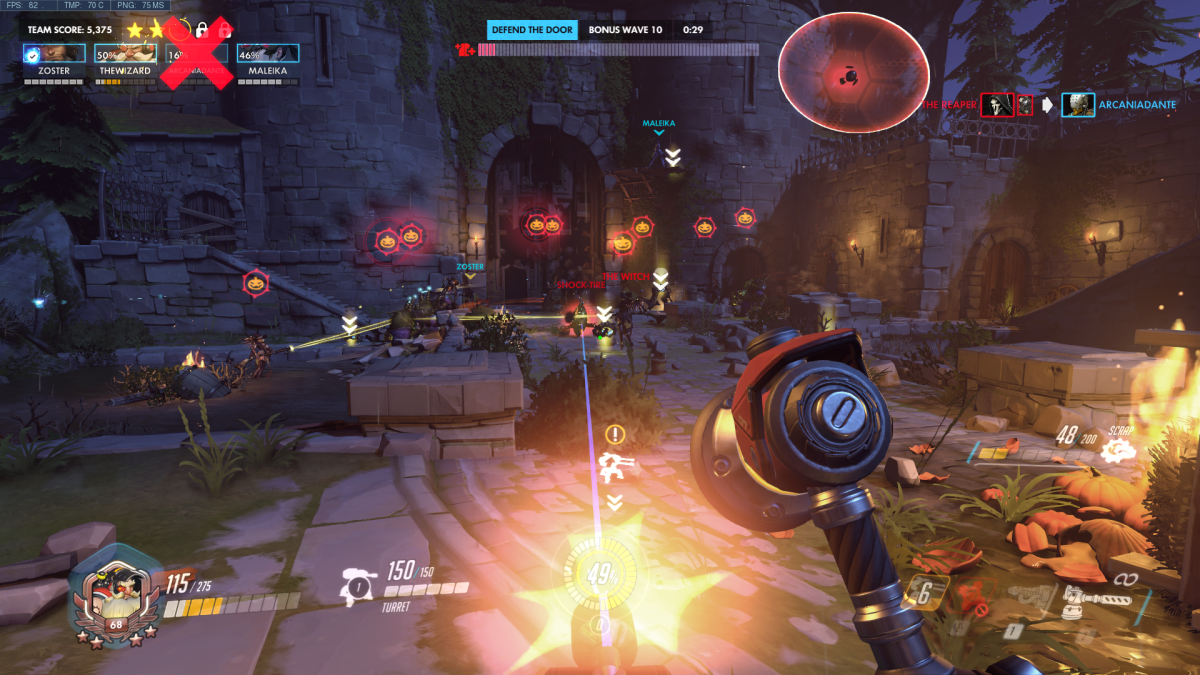The width and height of the screenshot is (1200, 675).
Task: Click the white padlock star icon
Action: pyautogui.click(x=201, y=30)
